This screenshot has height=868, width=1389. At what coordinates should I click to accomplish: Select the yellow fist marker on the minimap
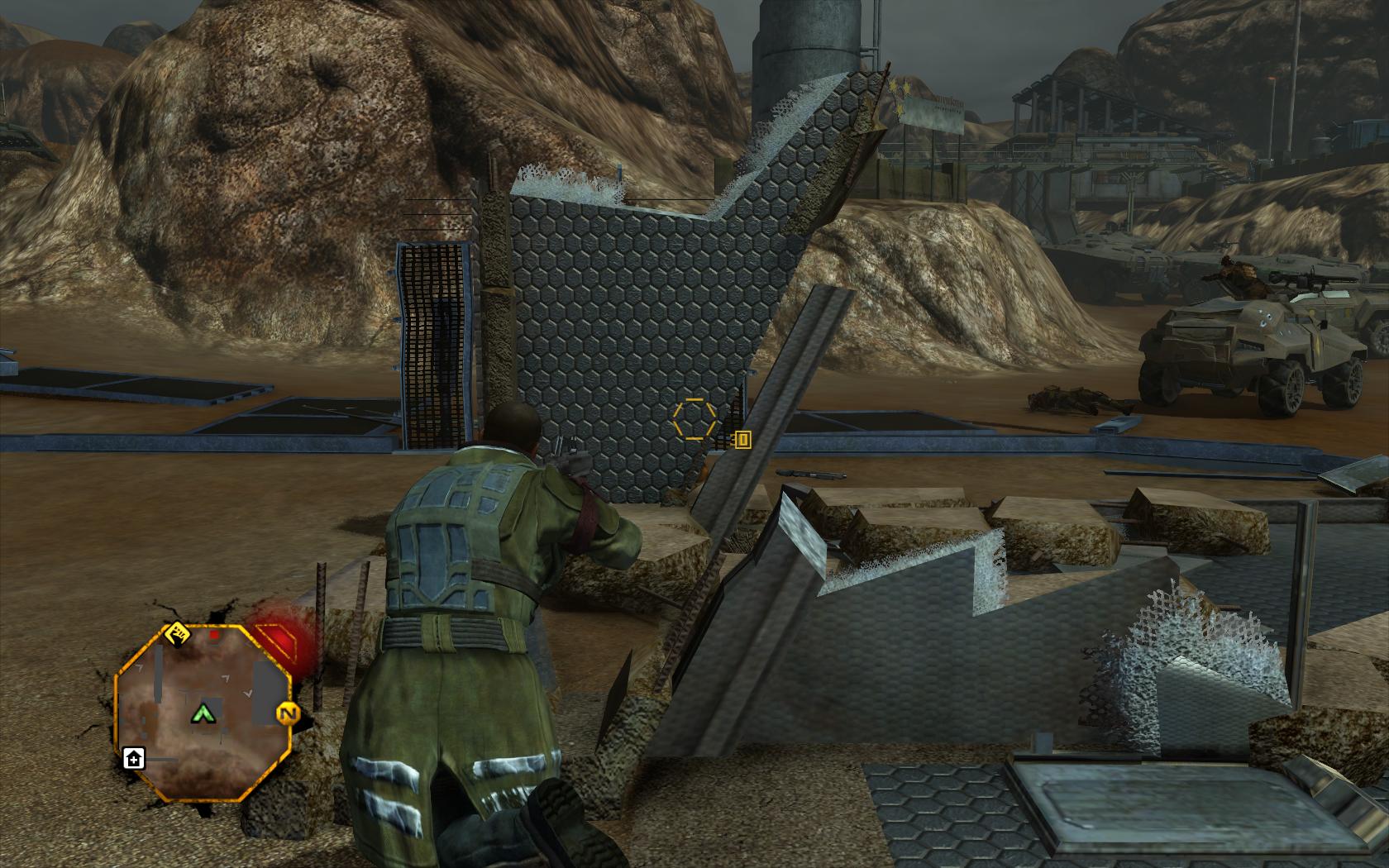point(178,635)
